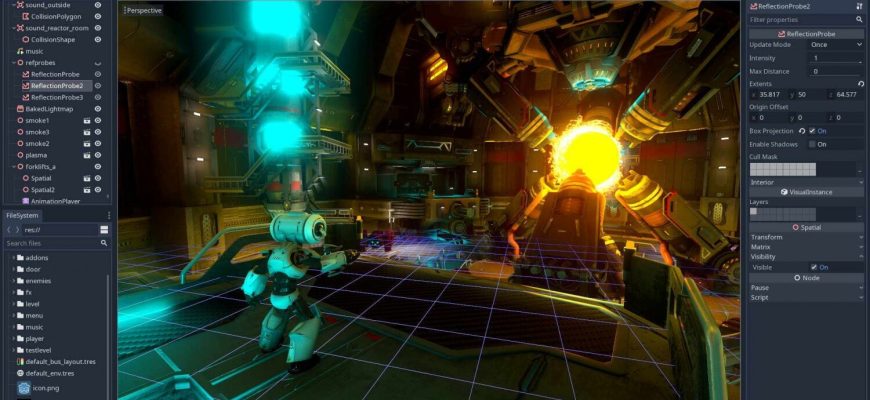The image size is (870, 400).
Task: Select the AnimationPlayer node
Action: pos(55,201)
